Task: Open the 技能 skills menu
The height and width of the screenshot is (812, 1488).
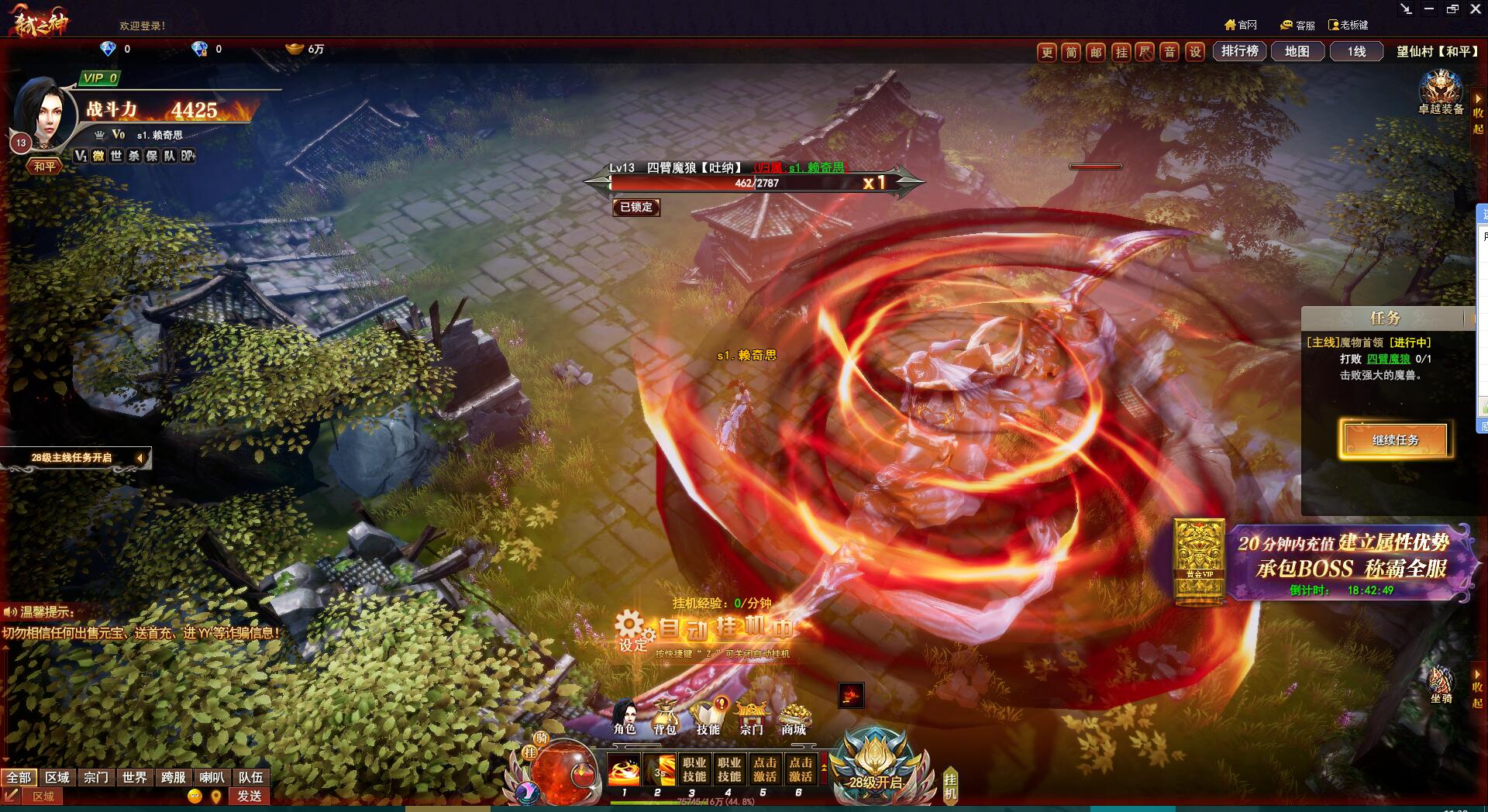Action: click(708, 717)
